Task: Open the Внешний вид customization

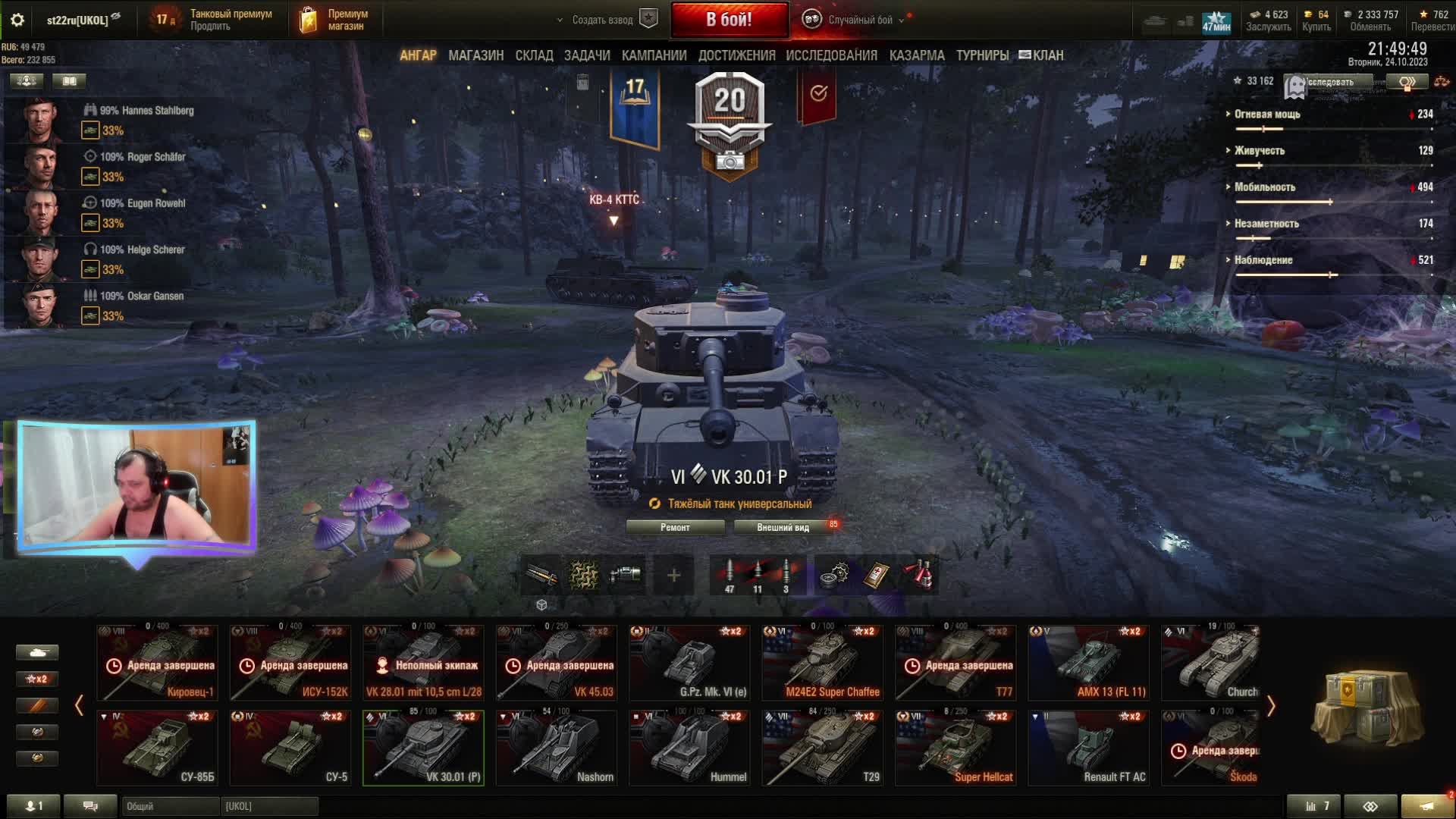Action: coord(783,527)
